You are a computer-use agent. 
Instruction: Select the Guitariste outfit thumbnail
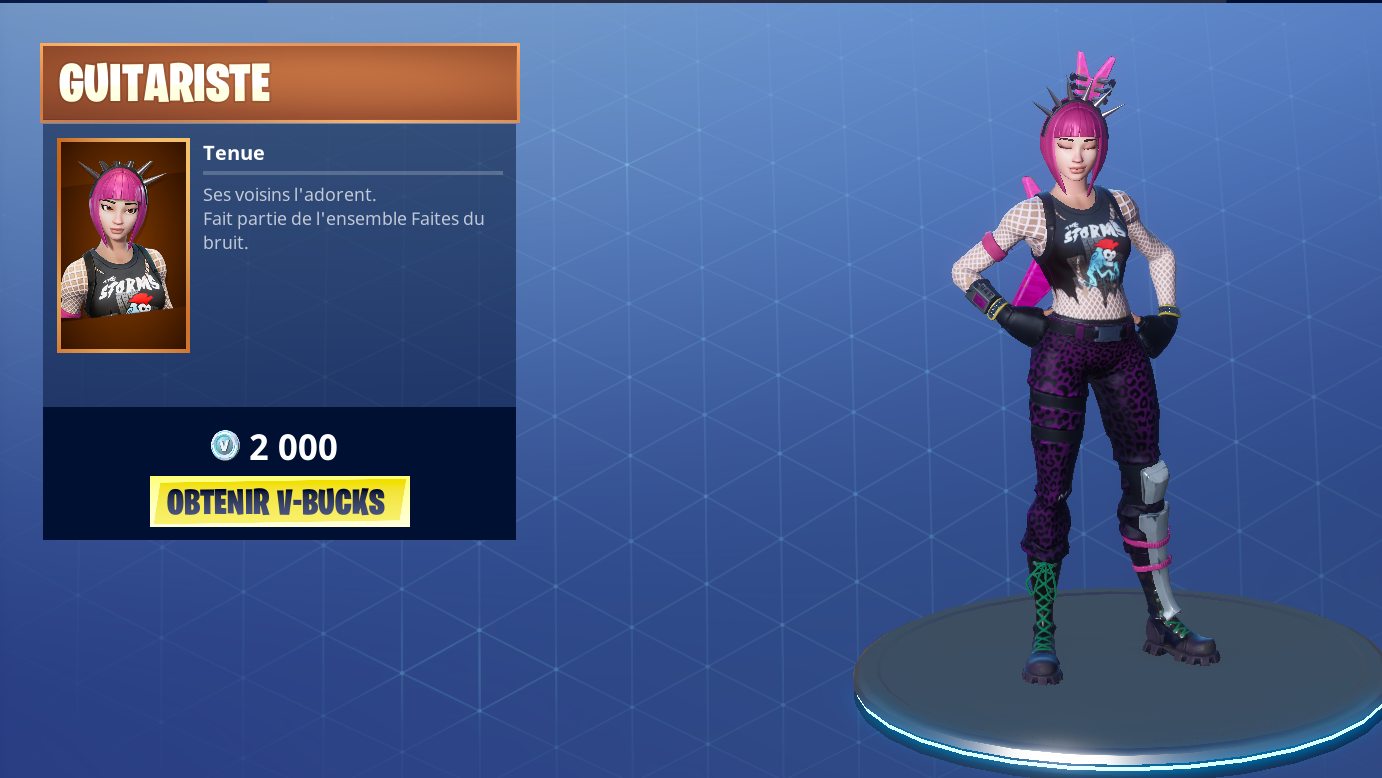tap(122, 245)
